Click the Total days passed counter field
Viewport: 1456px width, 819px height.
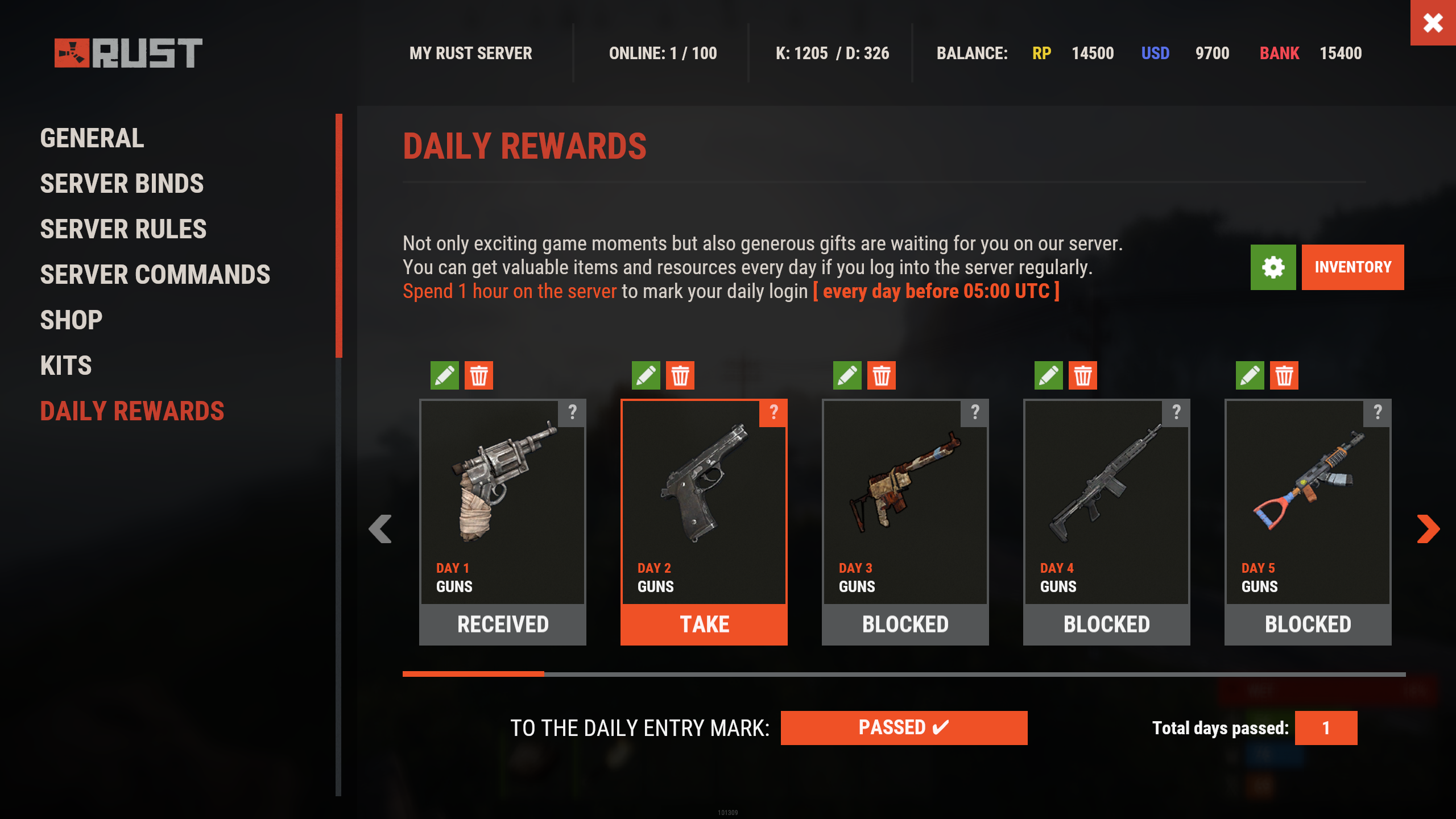coord(1325,727)
